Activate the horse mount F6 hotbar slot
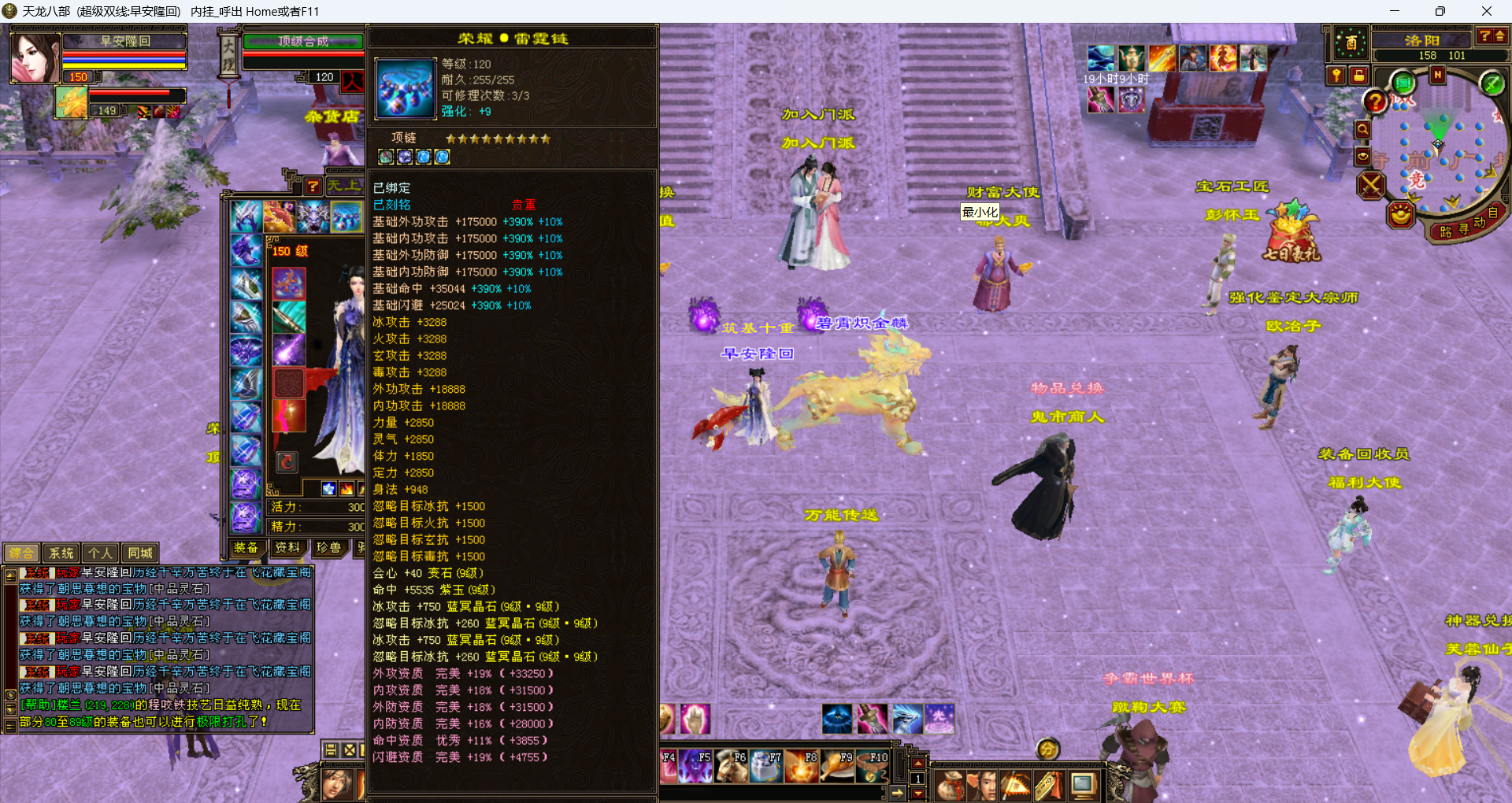This screenshot has height=803, width=1512. pos(731,767)
